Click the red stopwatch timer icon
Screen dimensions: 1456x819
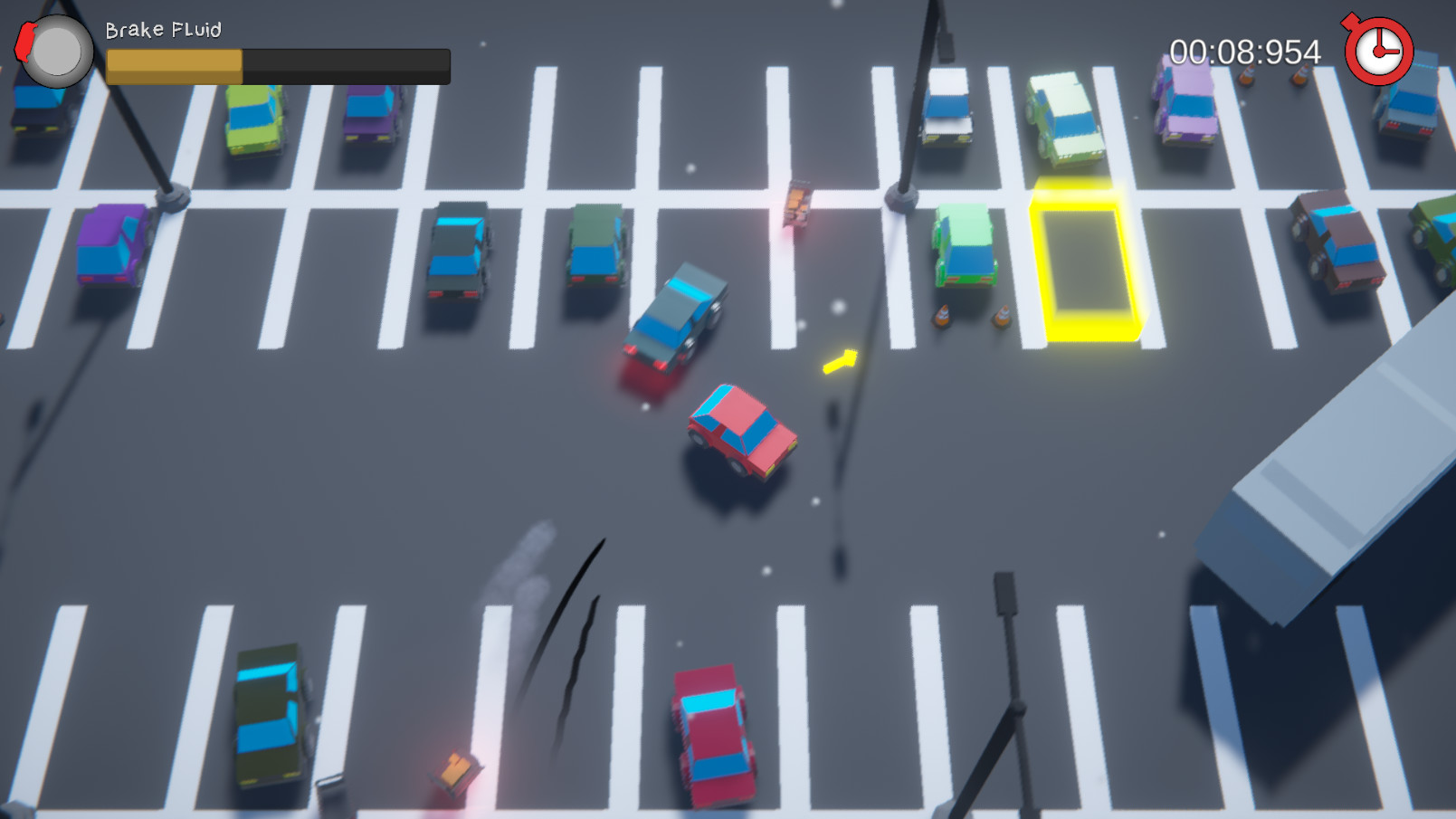(1379, 51)
